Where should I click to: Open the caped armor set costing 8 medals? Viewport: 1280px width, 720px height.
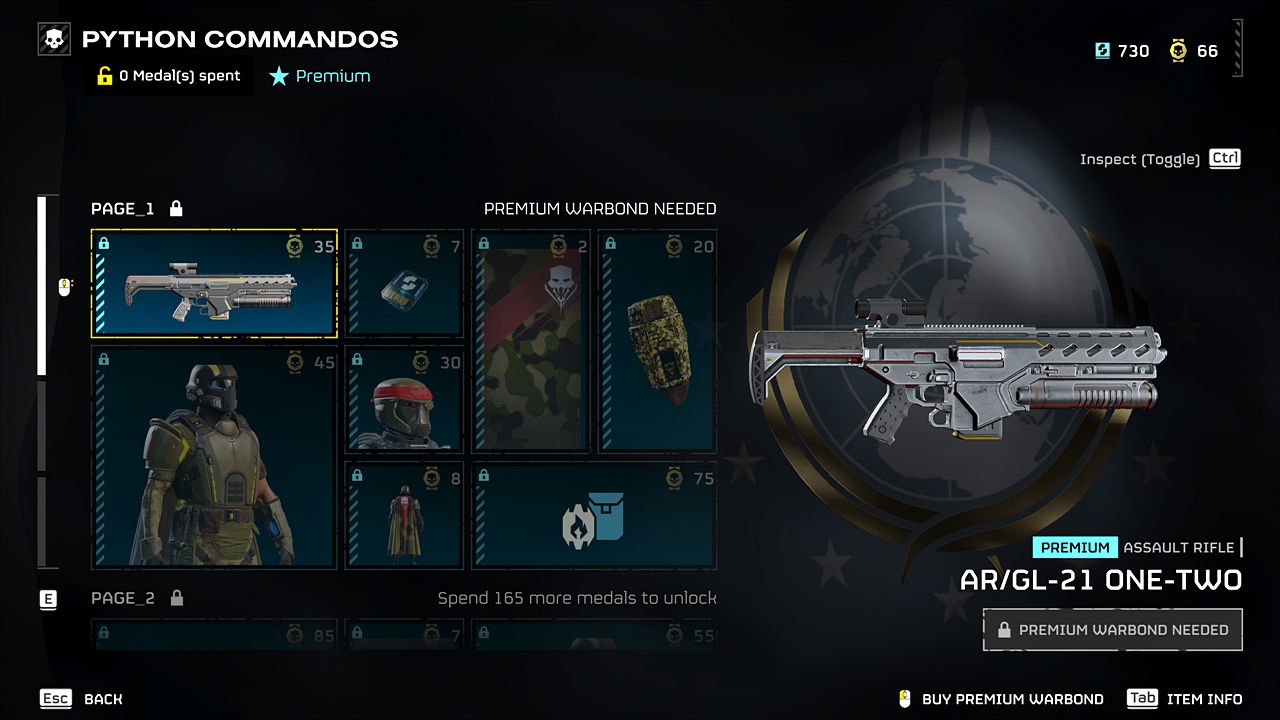coord(404,515)
